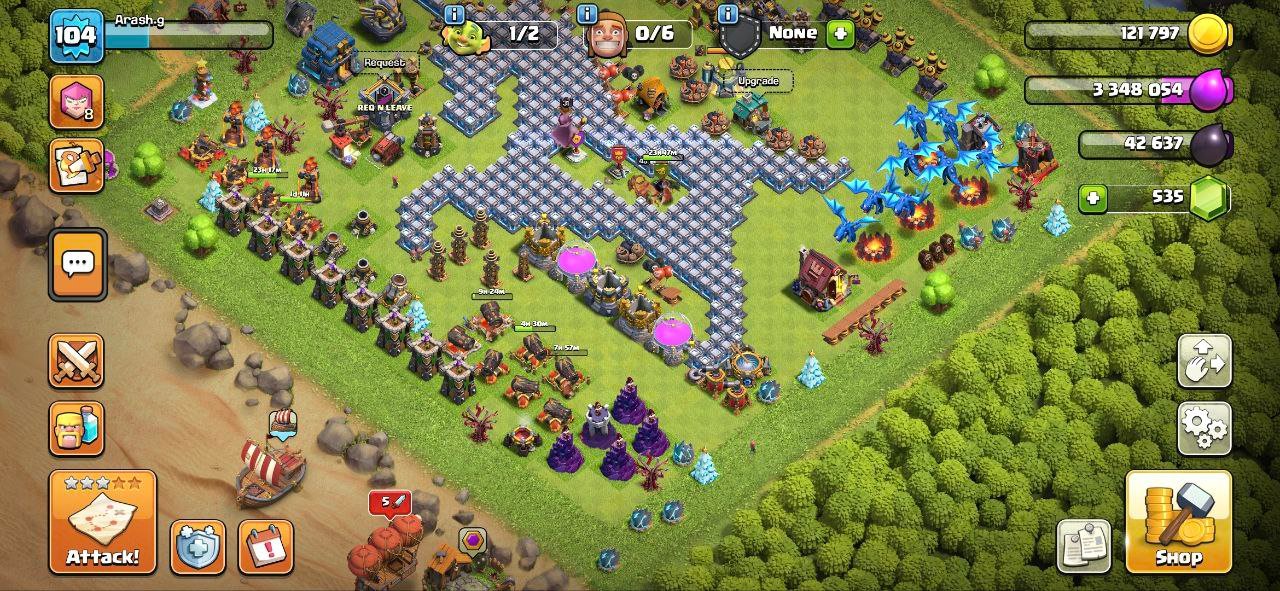
Task: Open the orange scroll pass rewards button
Action: click(76, 165)
